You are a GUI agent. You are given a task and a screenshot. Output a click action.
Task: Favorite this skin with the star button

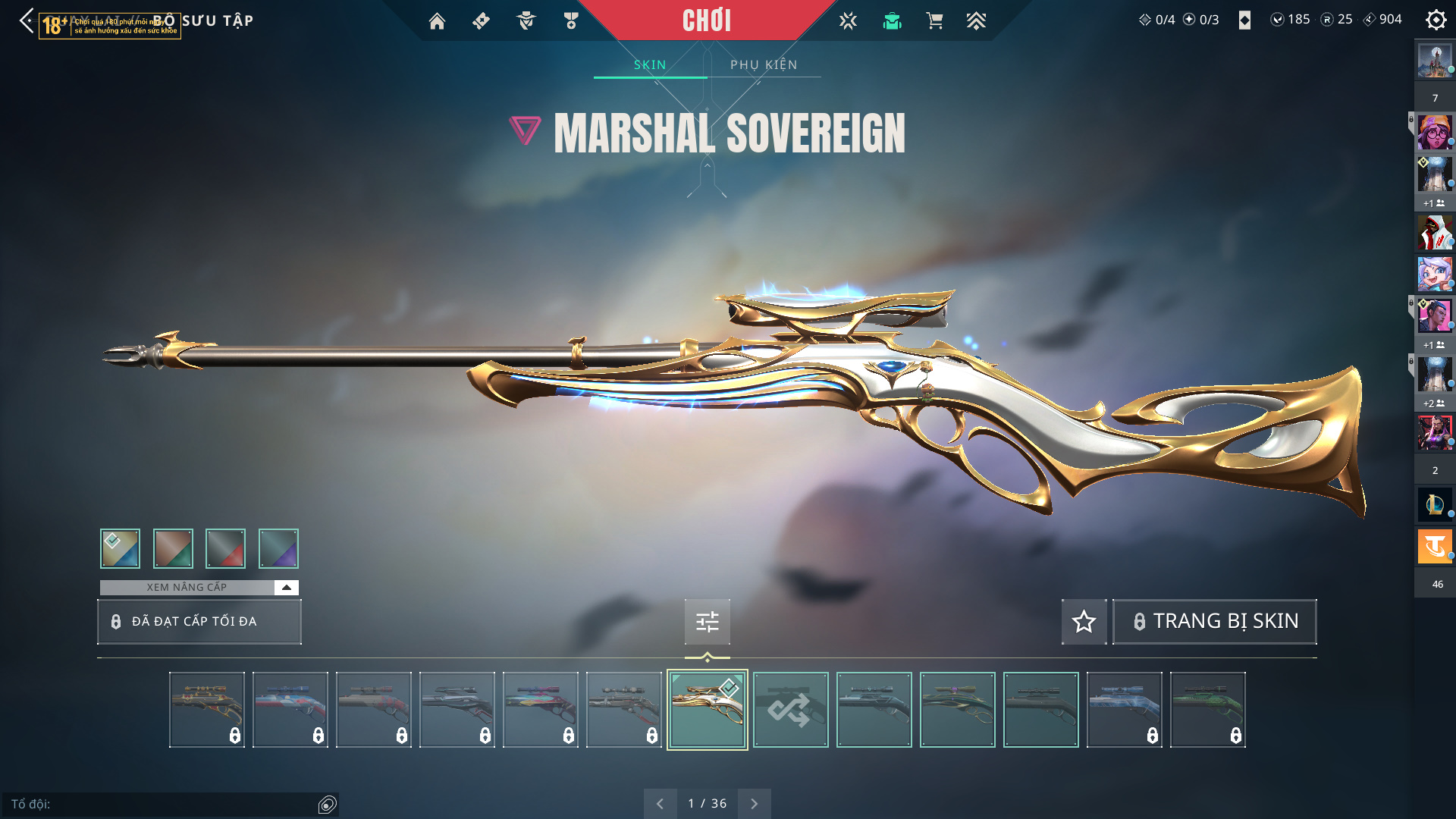tap(1084, 622)
